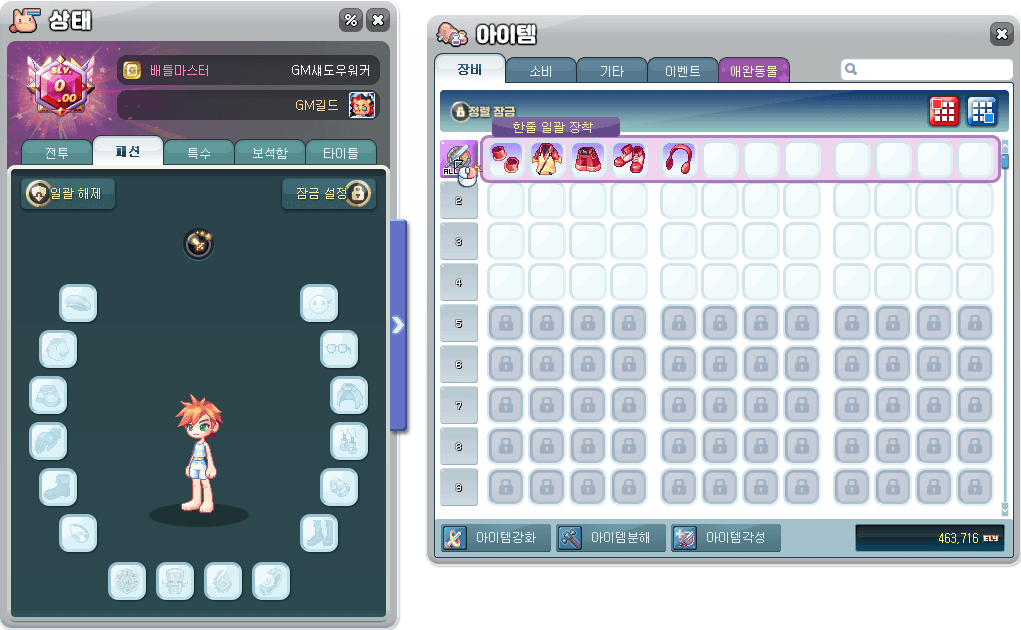Open the 애완동물 pet tab
This screenshot has width=1021, height=630.
pyautogui.click(x=754, y=71)
